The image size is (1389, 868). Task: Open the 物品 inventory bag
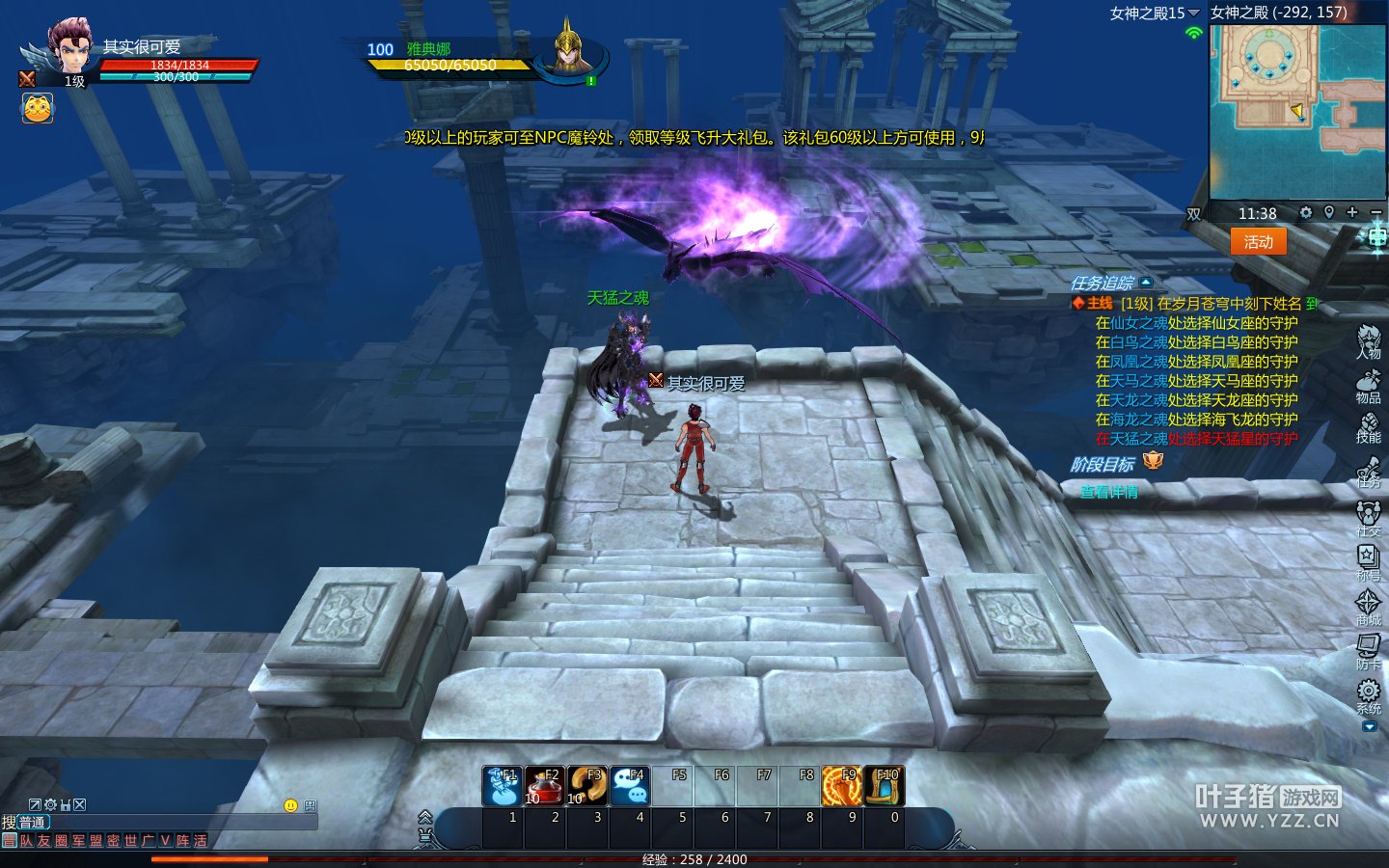point(1368,386)
